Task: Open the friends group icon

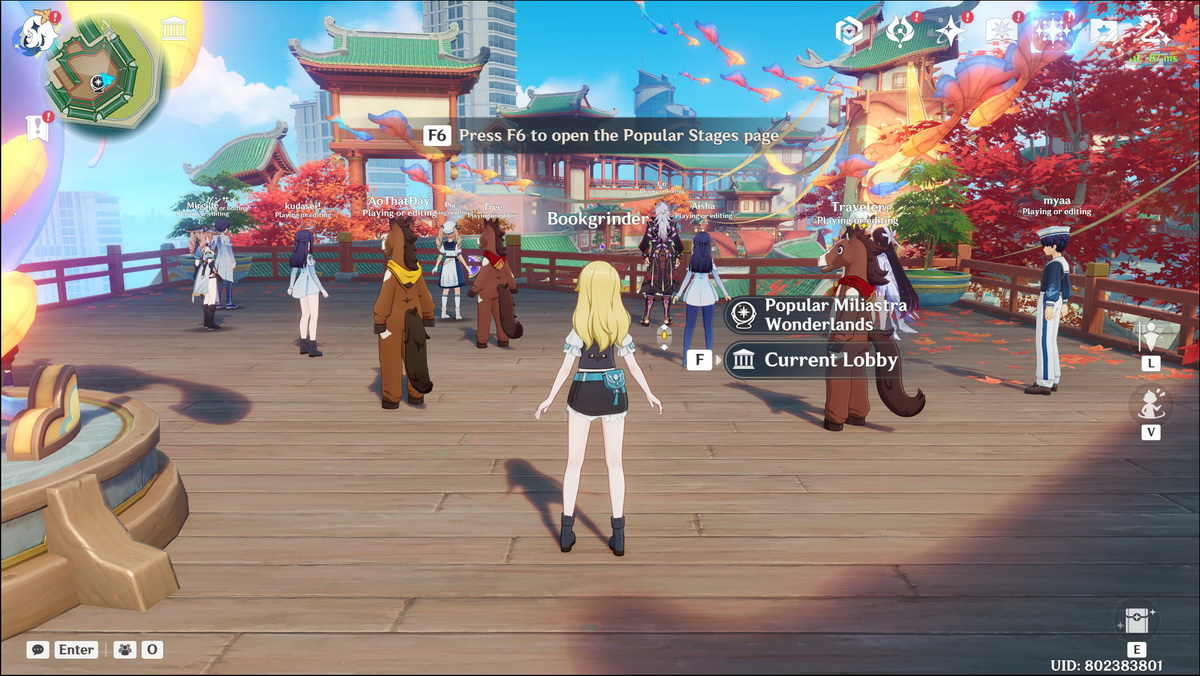Action: 125,650
